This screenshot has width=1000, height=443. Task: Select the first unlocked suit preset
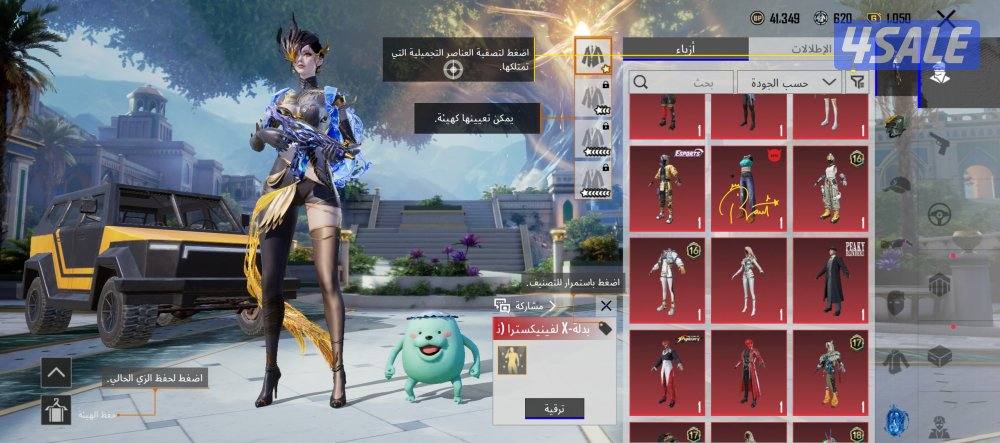tap(593, 55)
